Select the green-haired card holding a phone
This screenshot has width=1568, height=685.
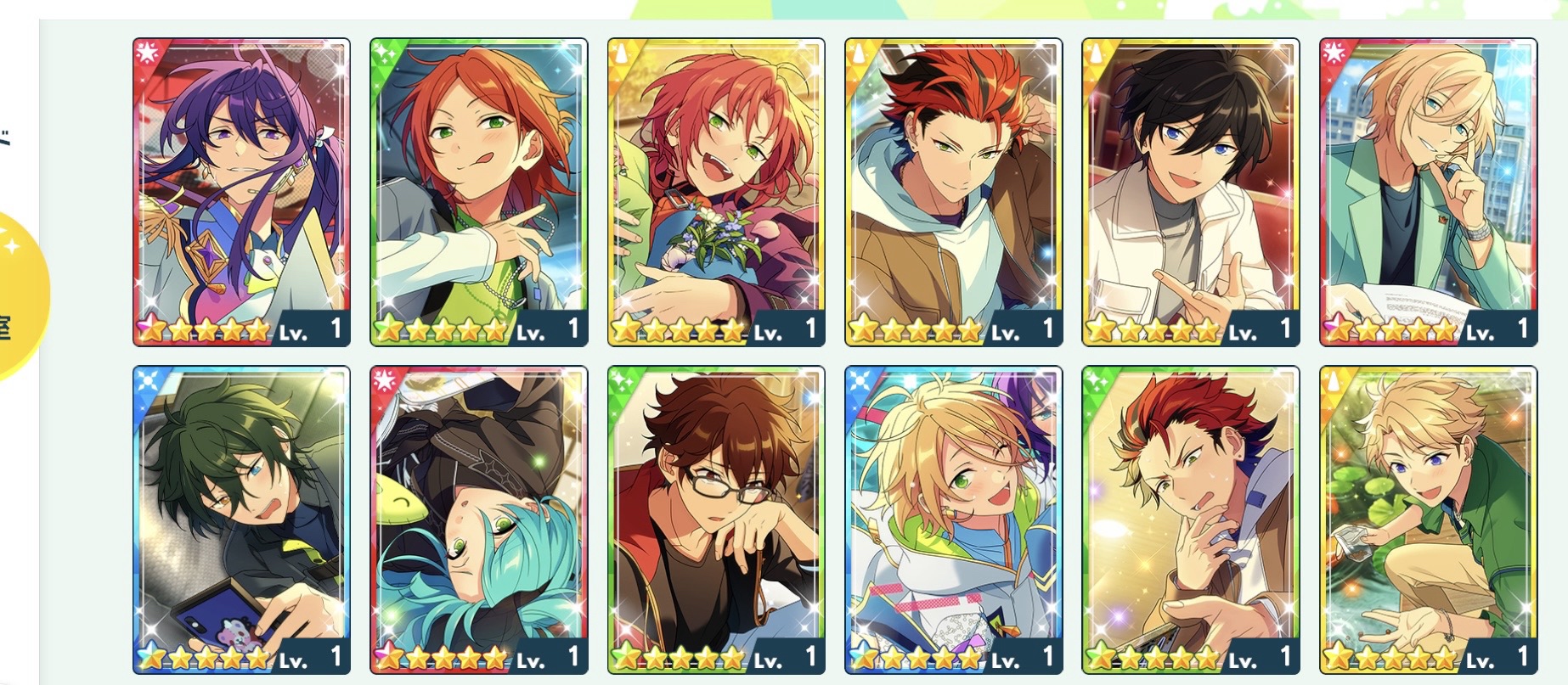241,519
